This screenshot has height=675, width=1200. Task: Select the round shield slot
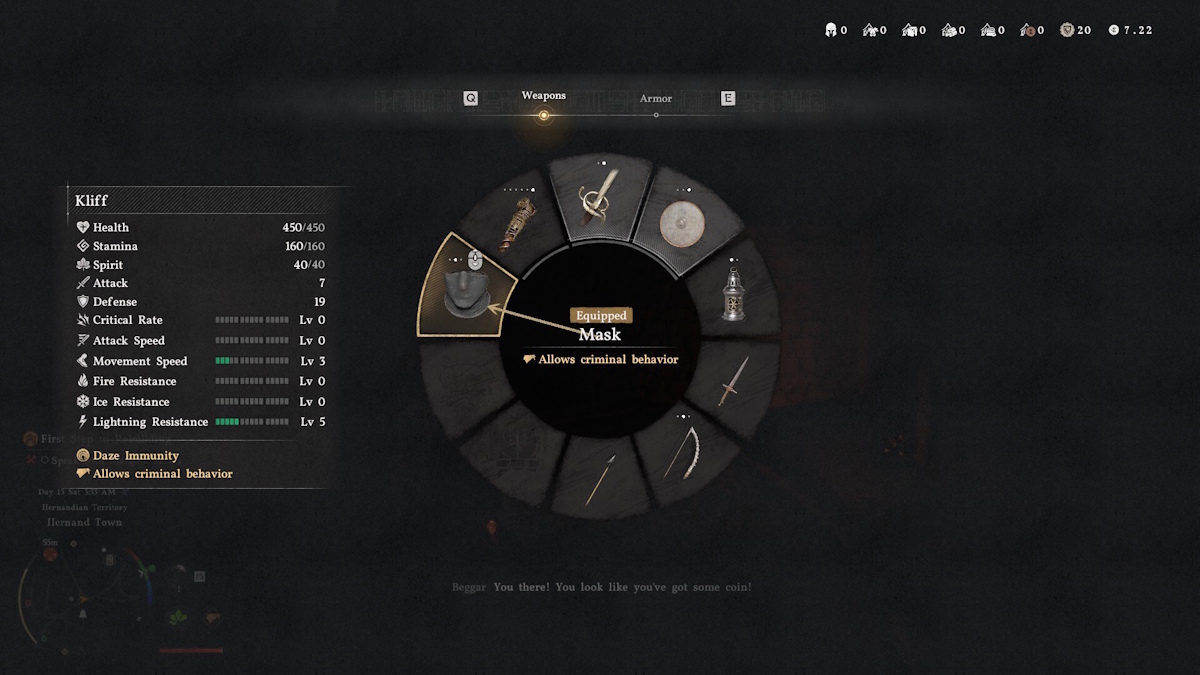pos(685,225)
